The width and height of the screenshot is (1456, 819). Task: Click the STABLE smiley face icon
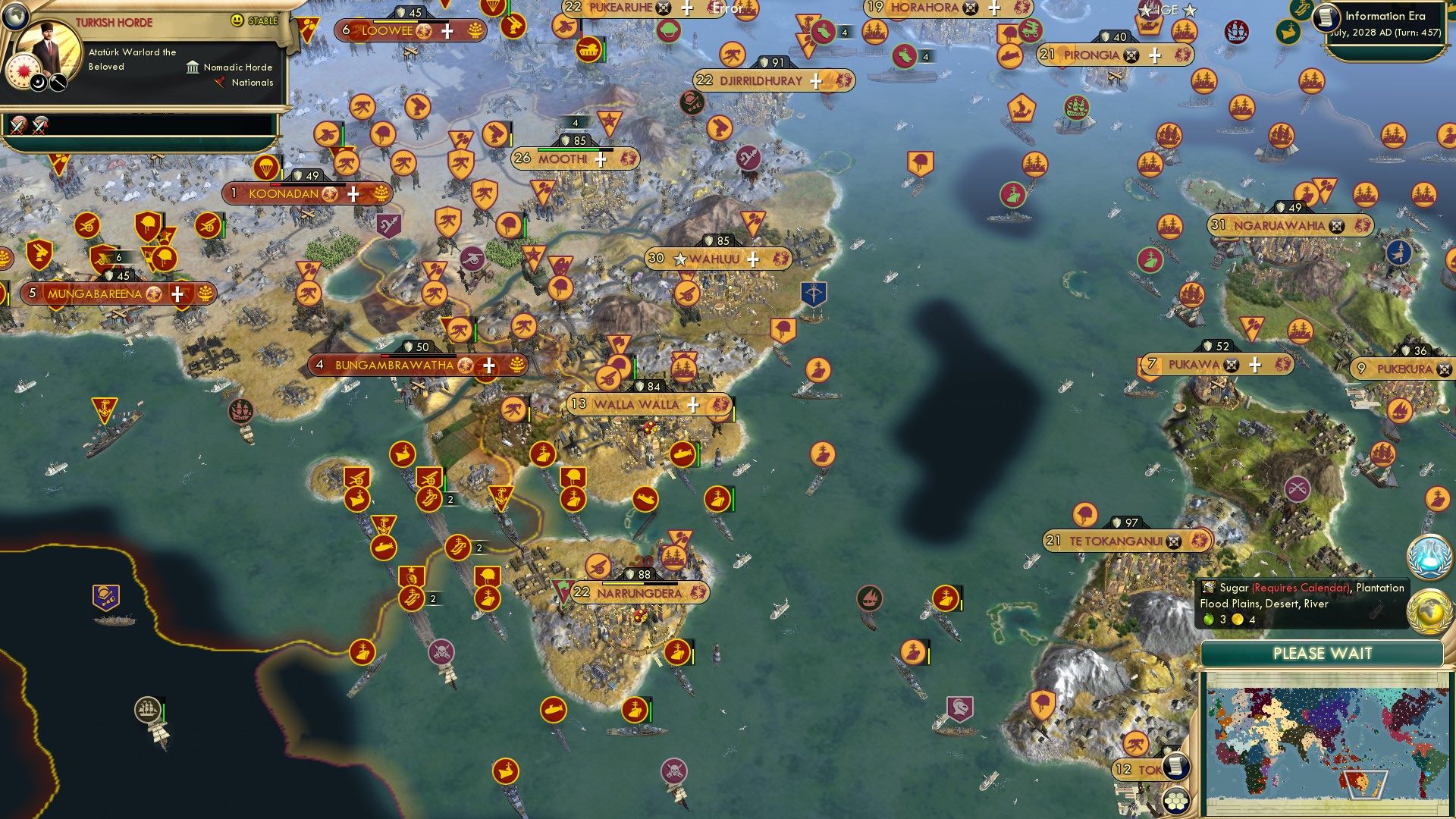237,20
